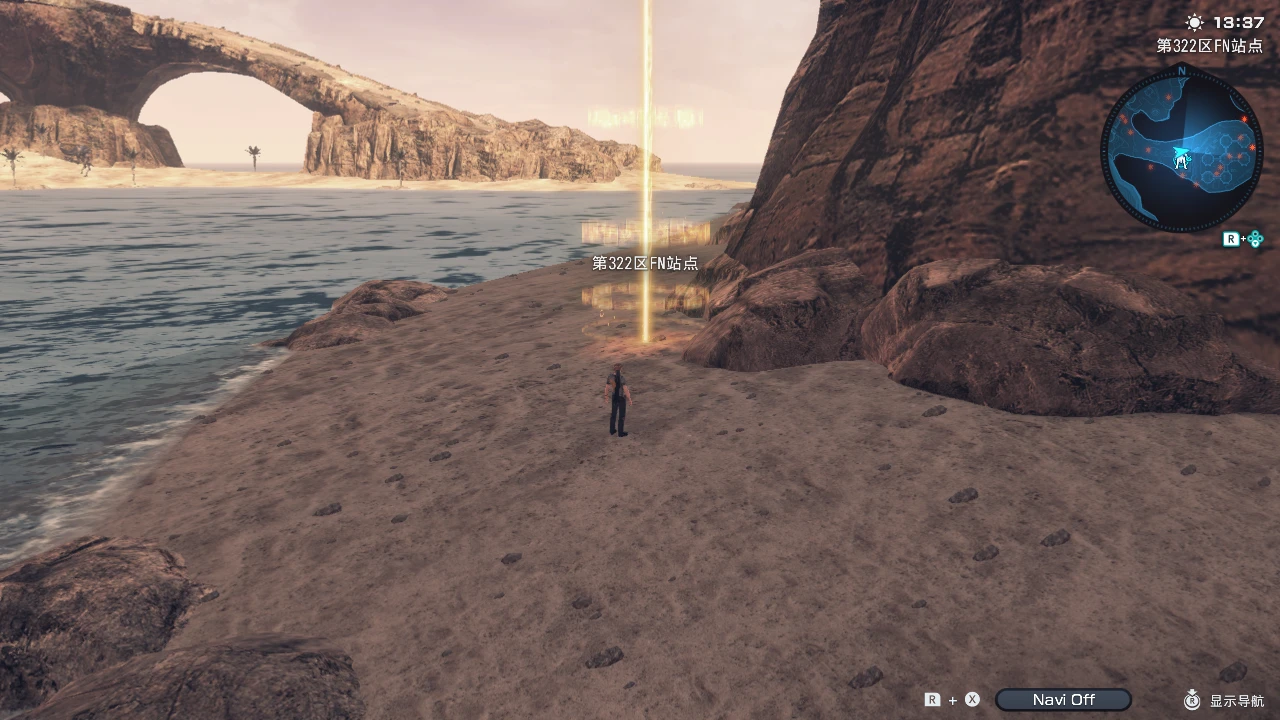Click the N compass marker above the minimap
This screenshot has width=1280, height=720.
(x=1182, y=69)
